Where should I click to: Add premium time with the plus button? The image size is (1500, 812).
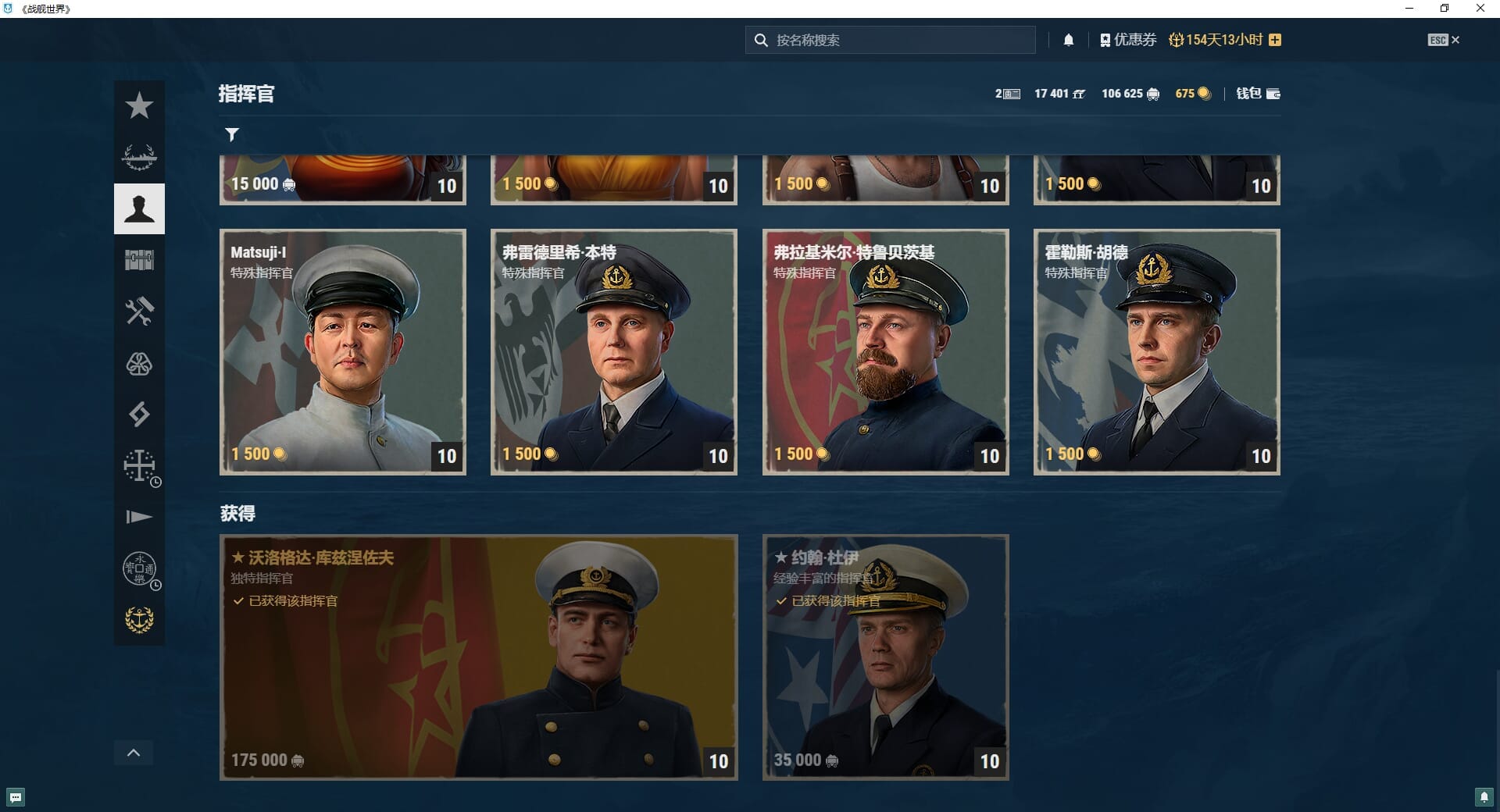pyautogui.click(x=1275, y=40)
